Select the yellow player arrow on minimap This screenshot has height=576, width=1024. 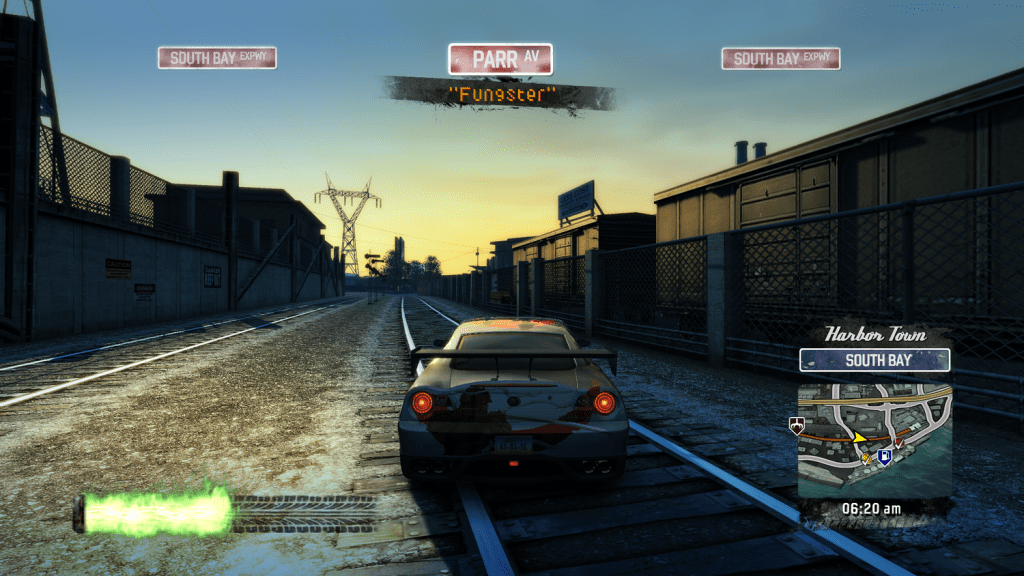[x=859, y=437]
